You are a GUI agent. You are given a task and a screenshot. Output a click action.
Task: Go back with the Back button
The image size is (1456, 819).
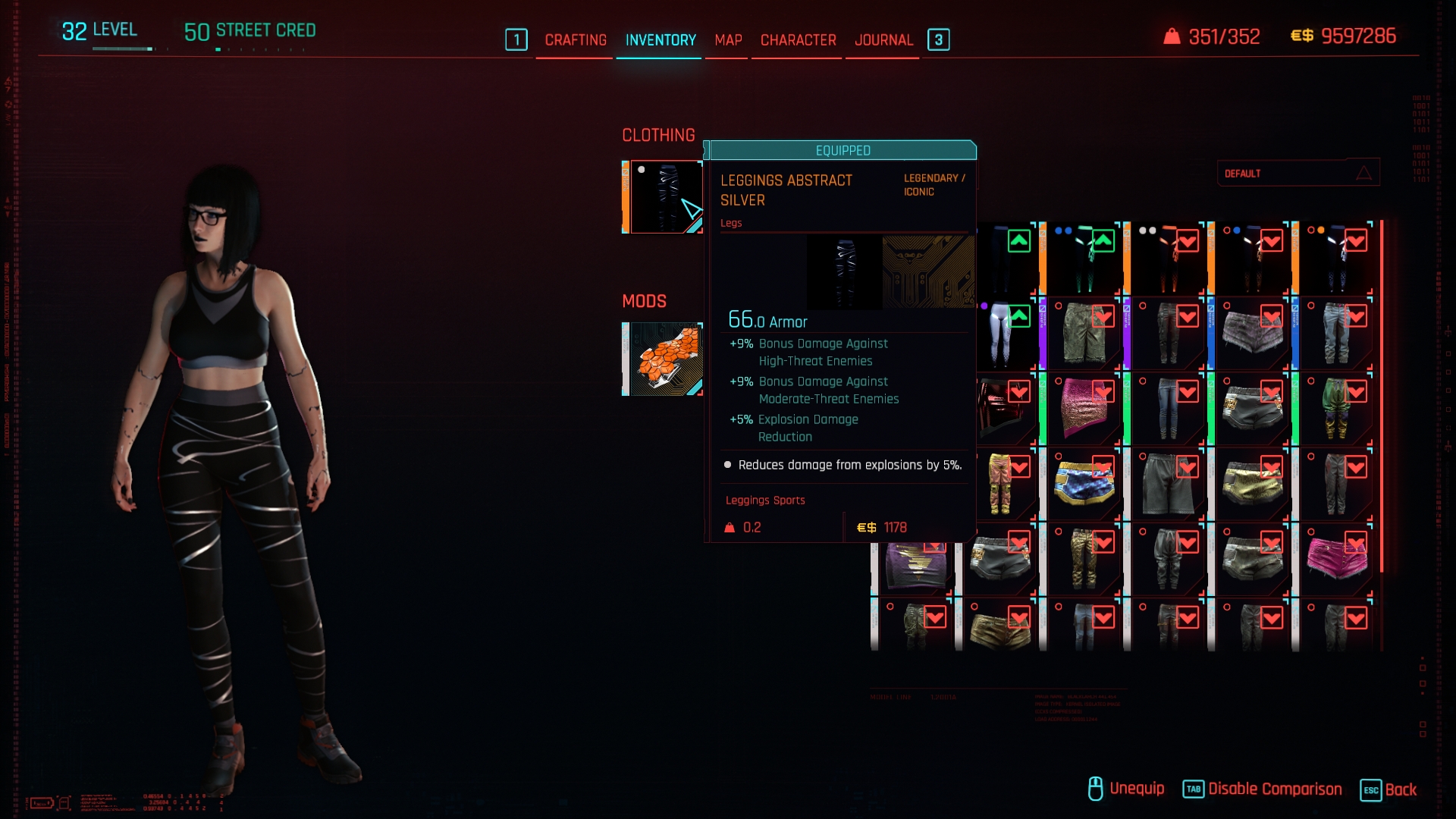pos(1389,789)
